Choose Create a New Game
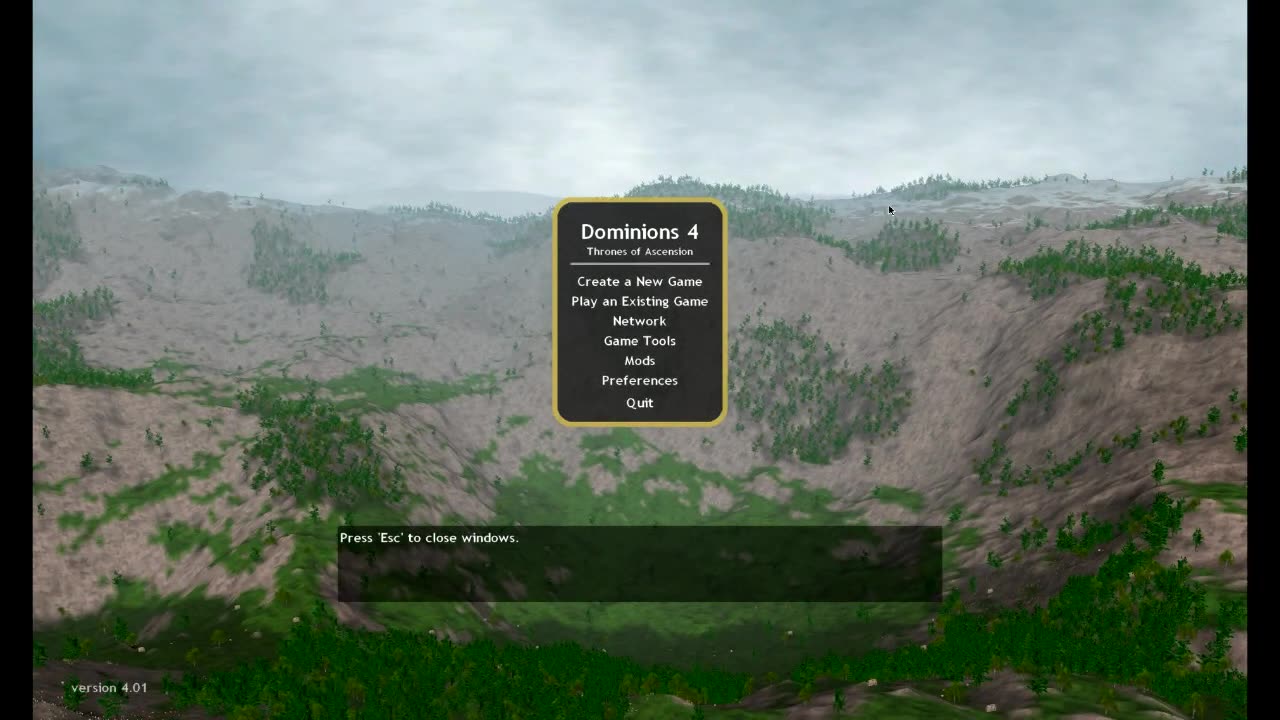The image size is (1280, 720). [639, 281]
